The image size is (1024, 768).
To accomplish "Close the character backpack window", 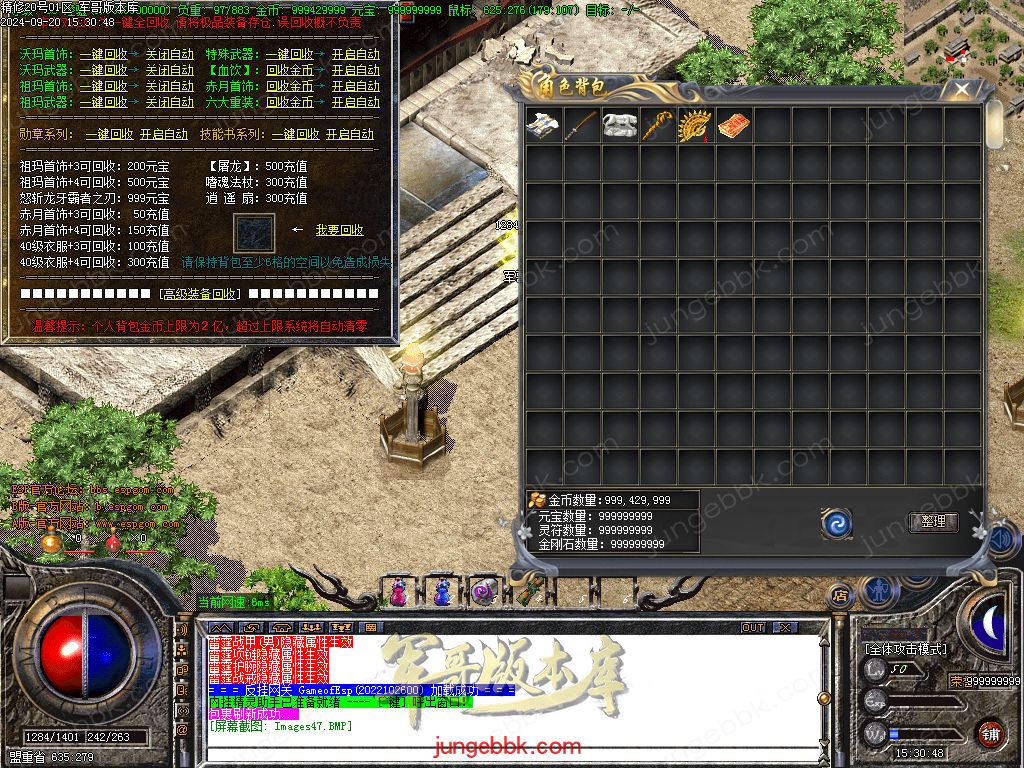I will click(x=961, y=90).
